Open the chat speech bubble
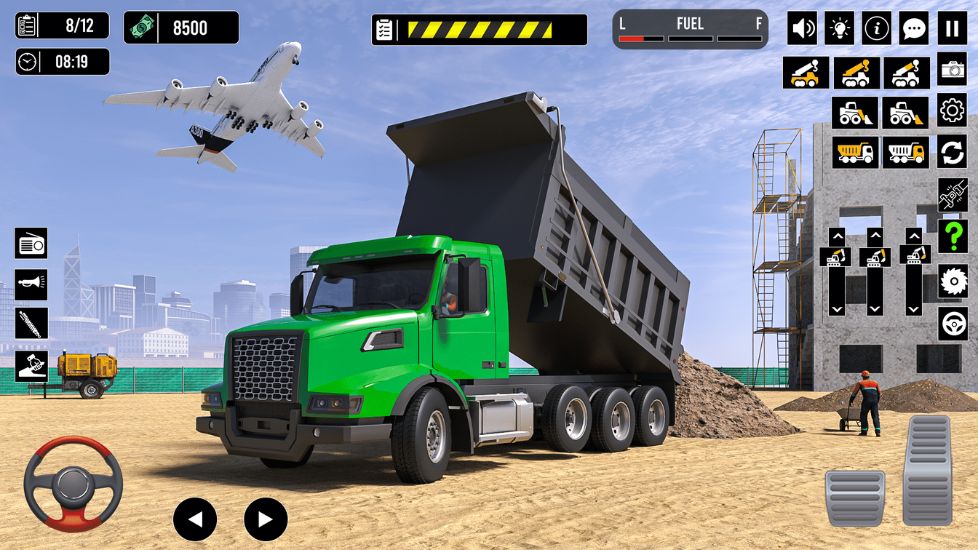978x550 pixels. (x=913, y=28)
